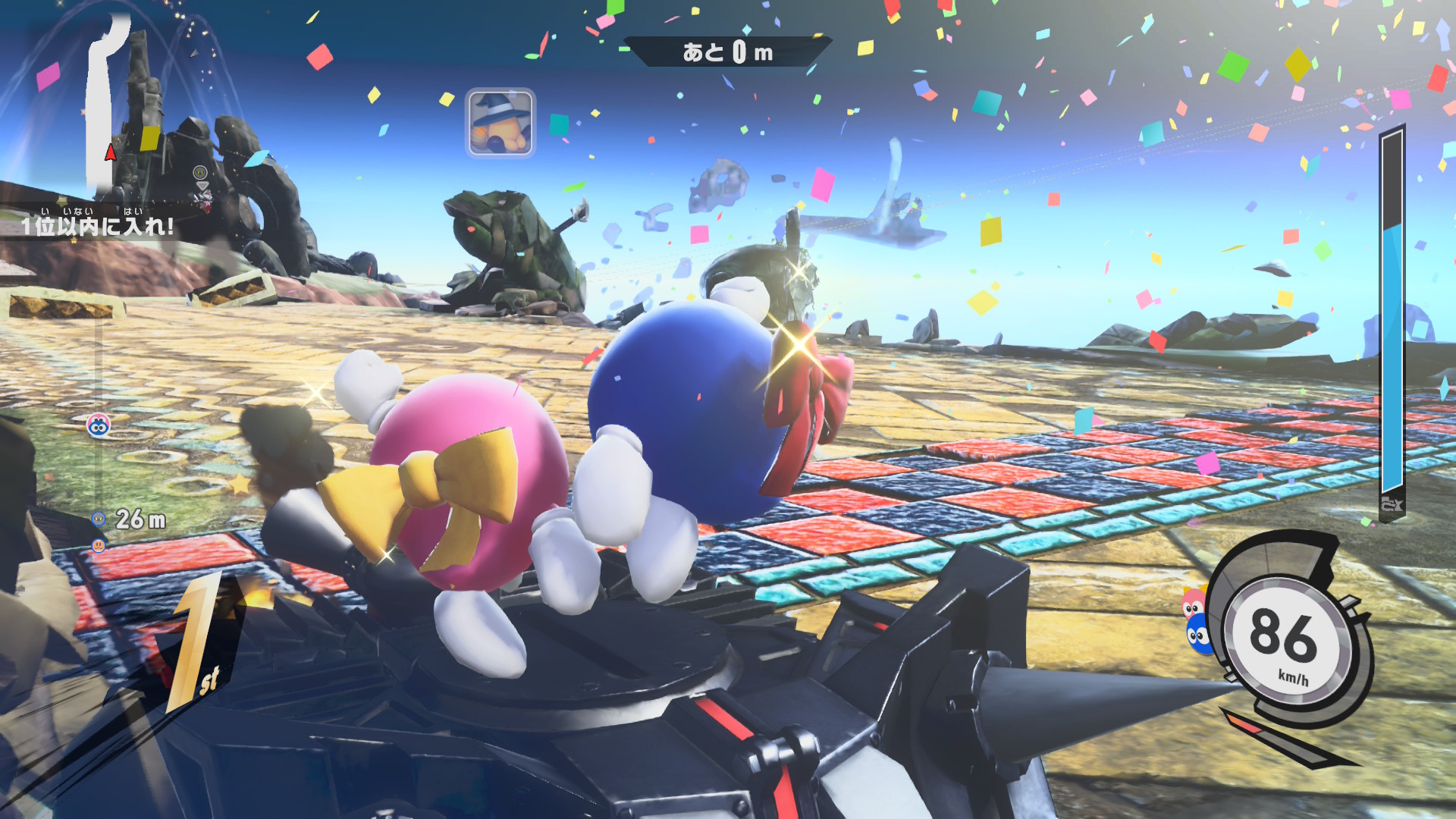Click the pink racer marker on progress track
Image resolution: width=1456 pixels, height=819 pixels.
pos(98,426)
